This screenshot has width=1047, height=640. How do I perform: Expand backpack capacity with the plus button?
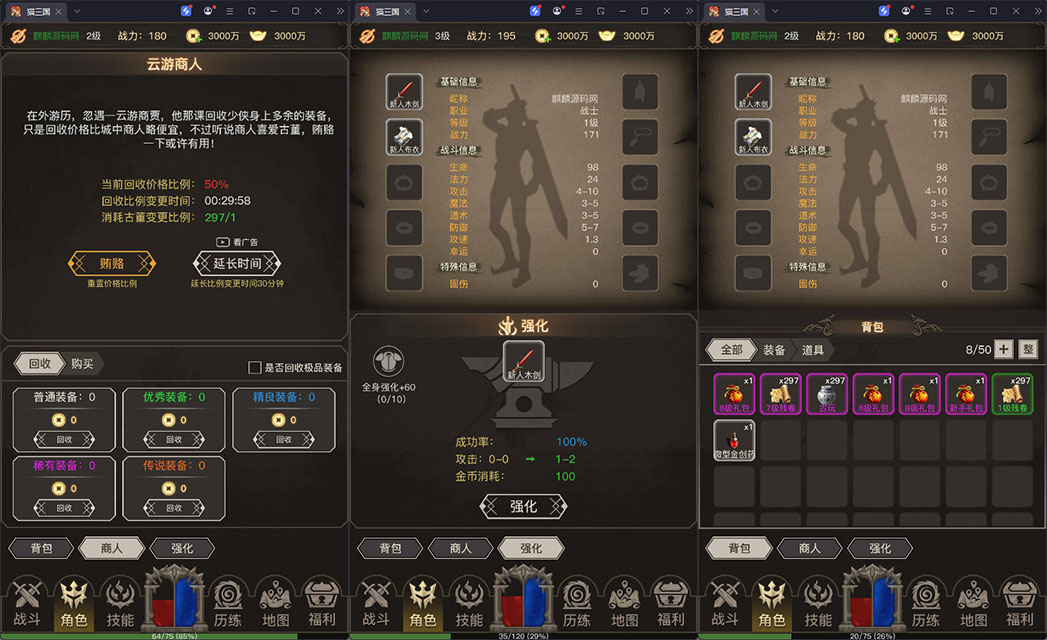1003,349
